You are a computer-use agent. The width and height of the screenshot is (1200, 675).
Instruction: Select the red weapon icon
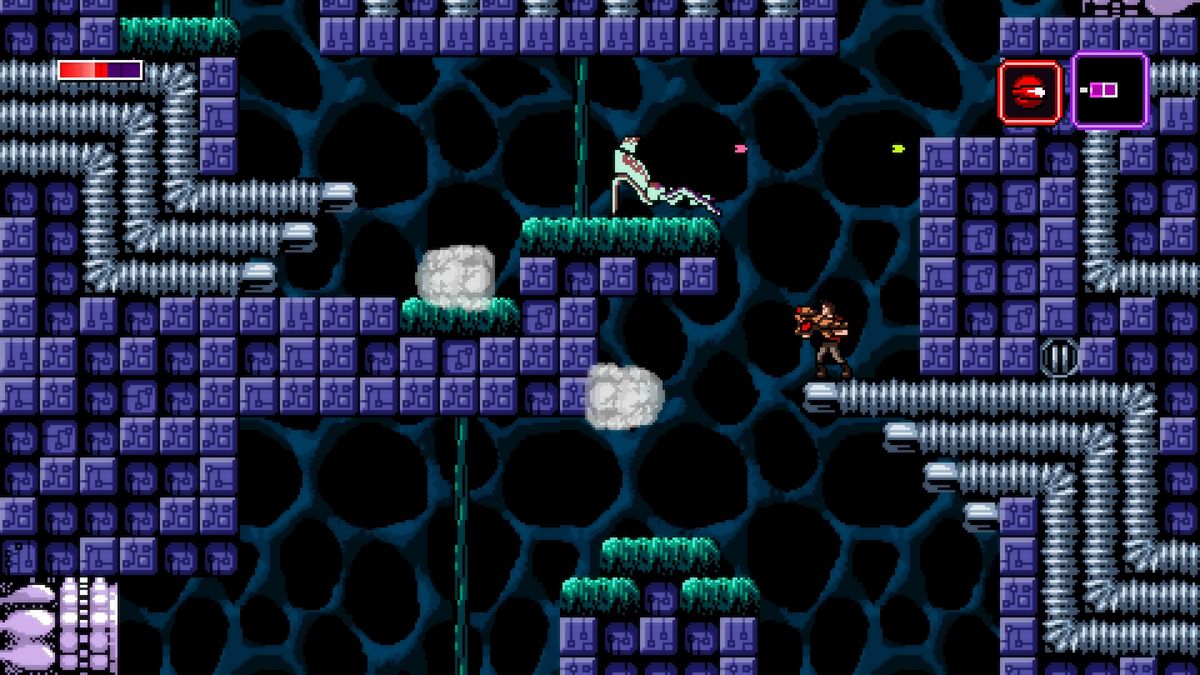click(1029, 92)
